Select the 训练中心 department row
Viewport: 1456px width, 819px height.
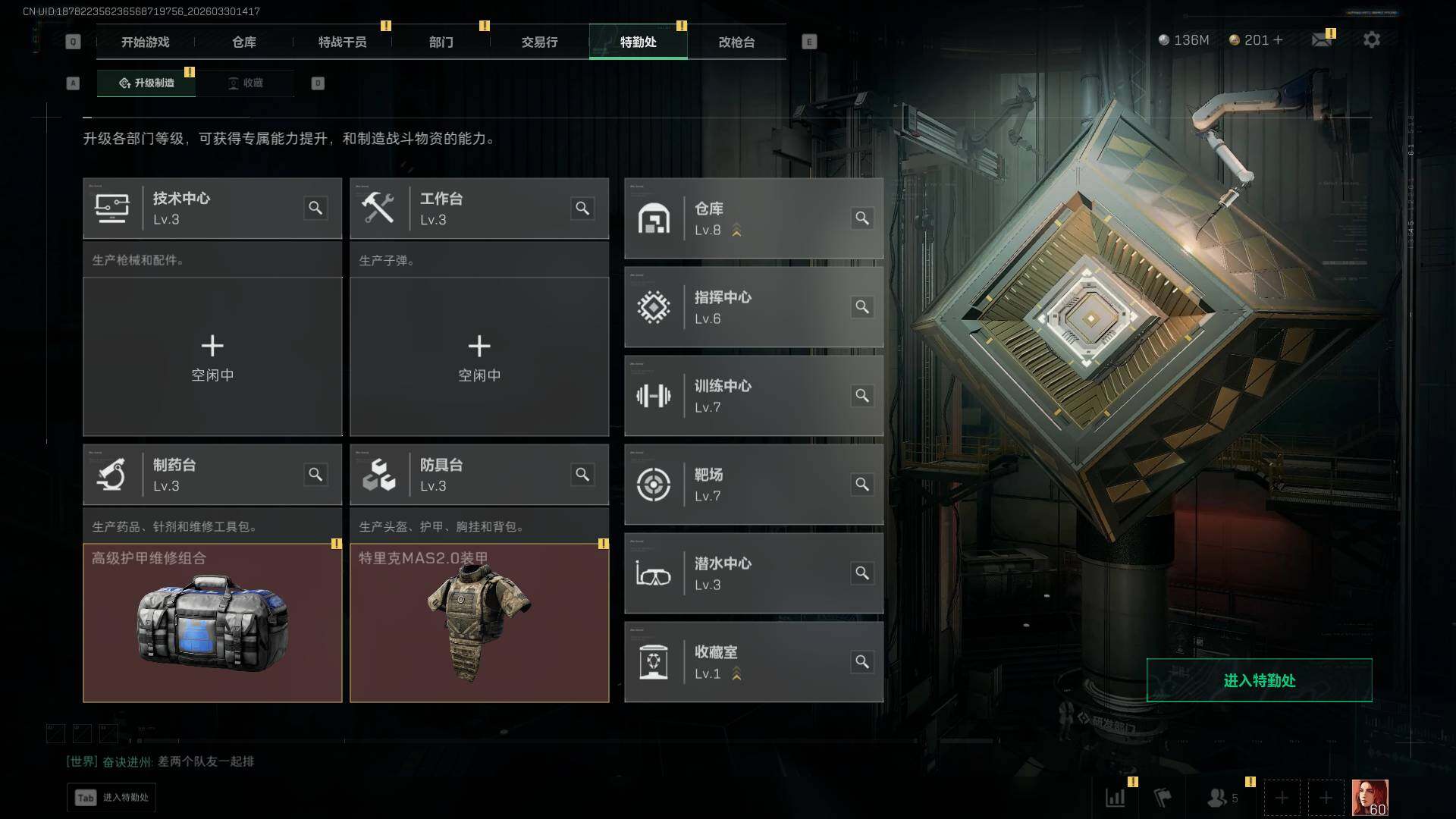753,396
